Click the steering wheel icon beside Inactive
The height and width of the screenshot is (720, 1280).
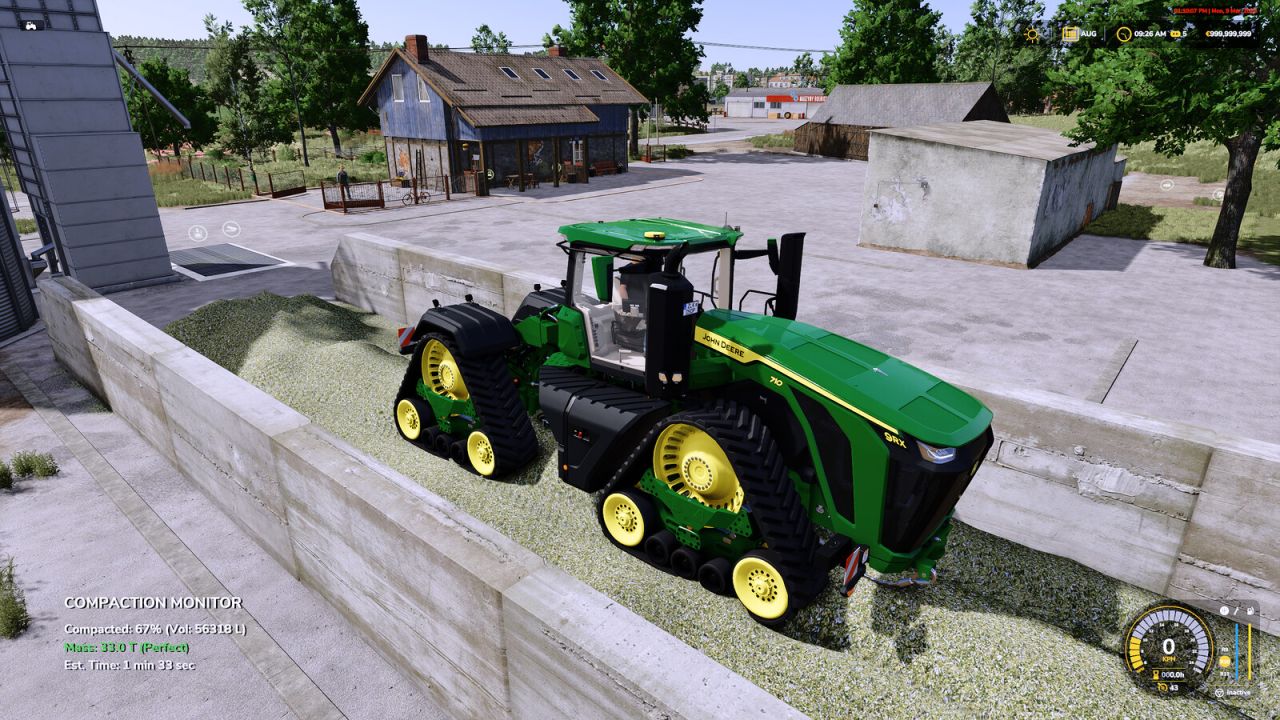(1219, 692)
